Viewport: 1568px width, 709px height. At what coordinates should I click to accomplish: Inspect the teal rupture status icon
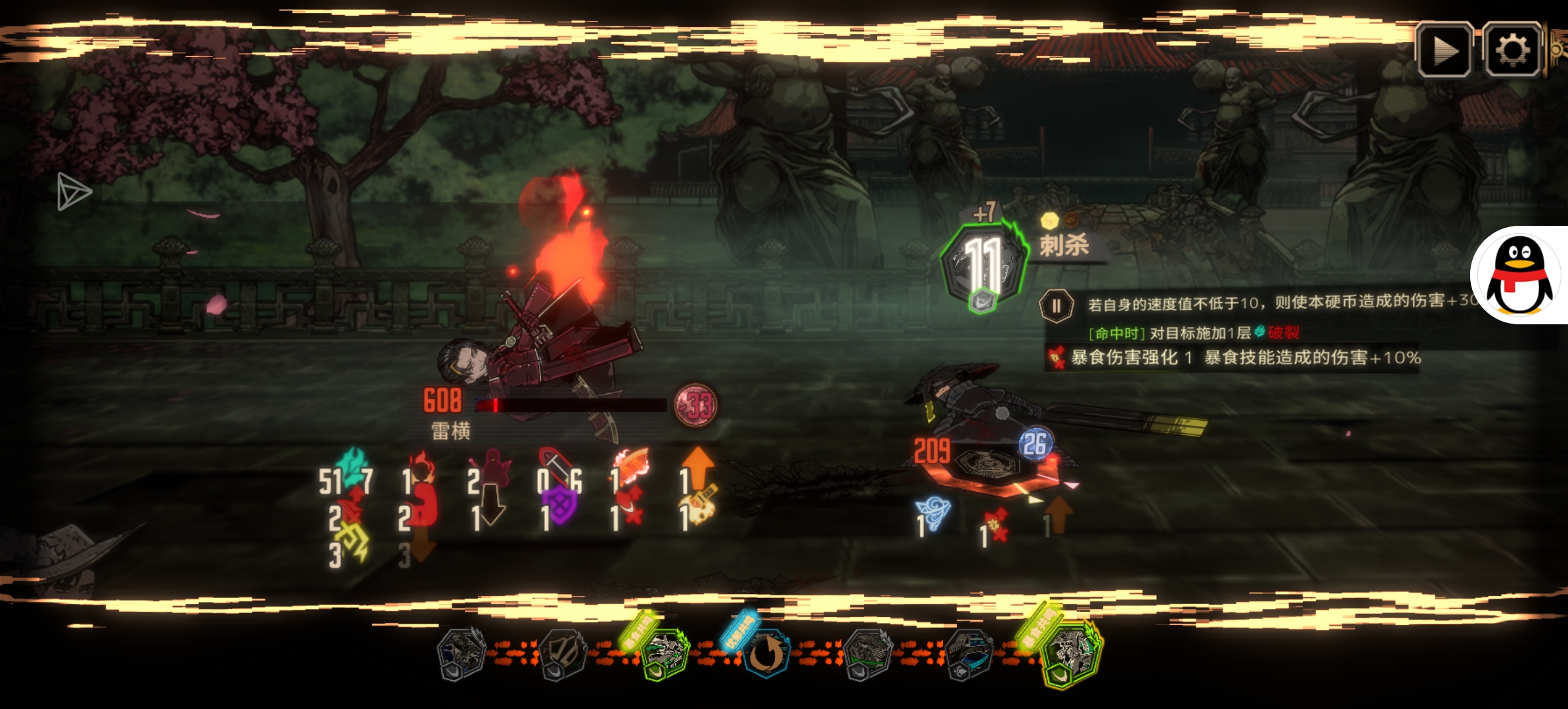[353, 464]
